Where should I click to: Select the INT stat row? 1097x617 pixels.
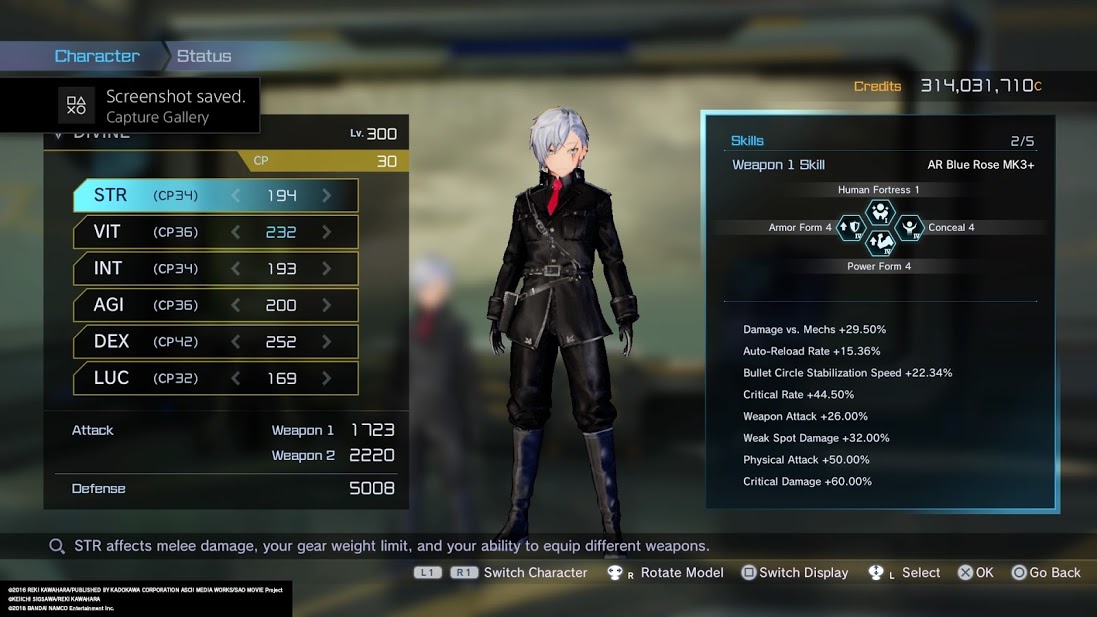click(x=215, y=268)
